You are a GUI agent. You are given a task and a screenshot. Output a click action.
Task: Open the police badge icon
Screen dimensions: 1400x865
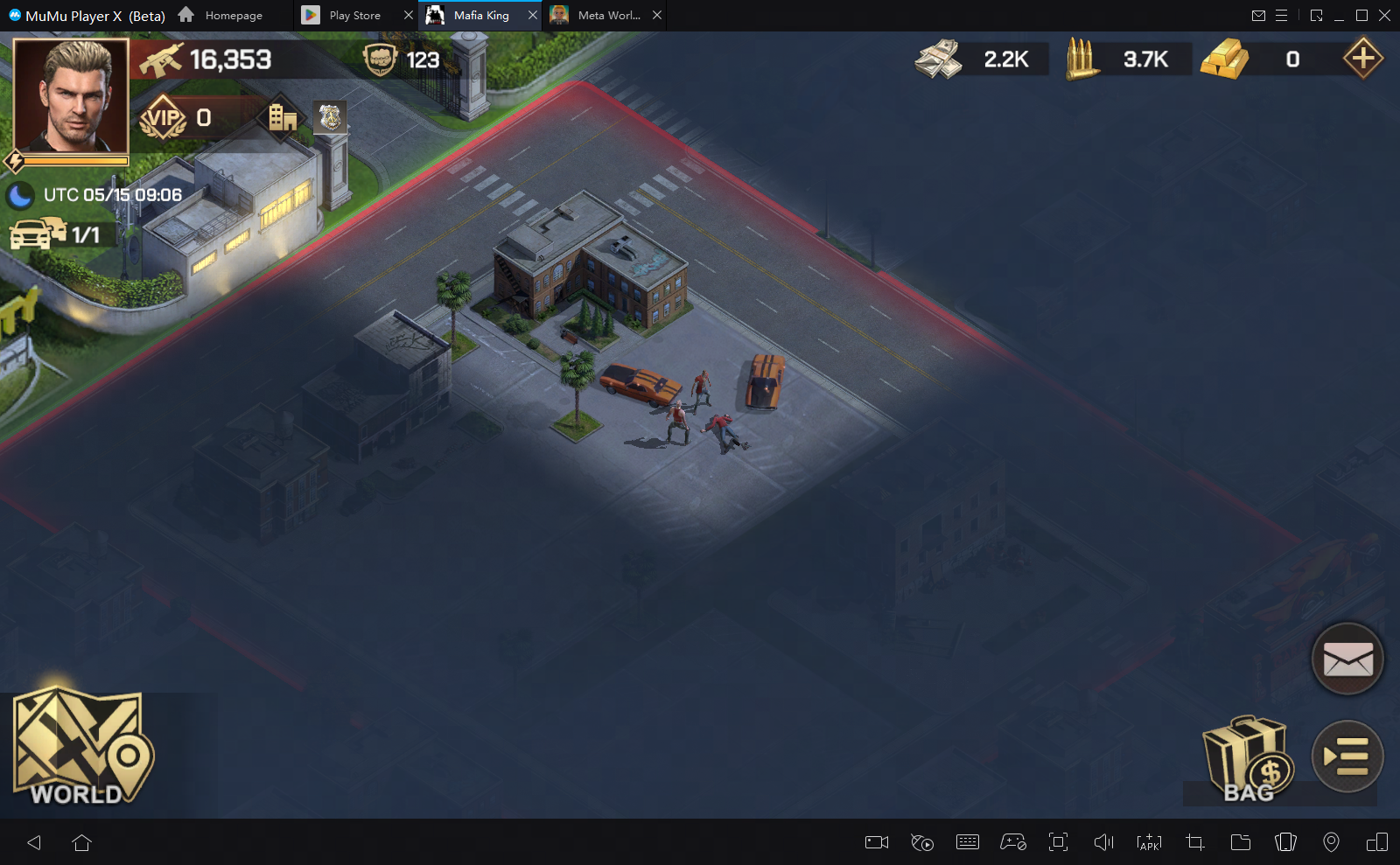tap(330, 117)
